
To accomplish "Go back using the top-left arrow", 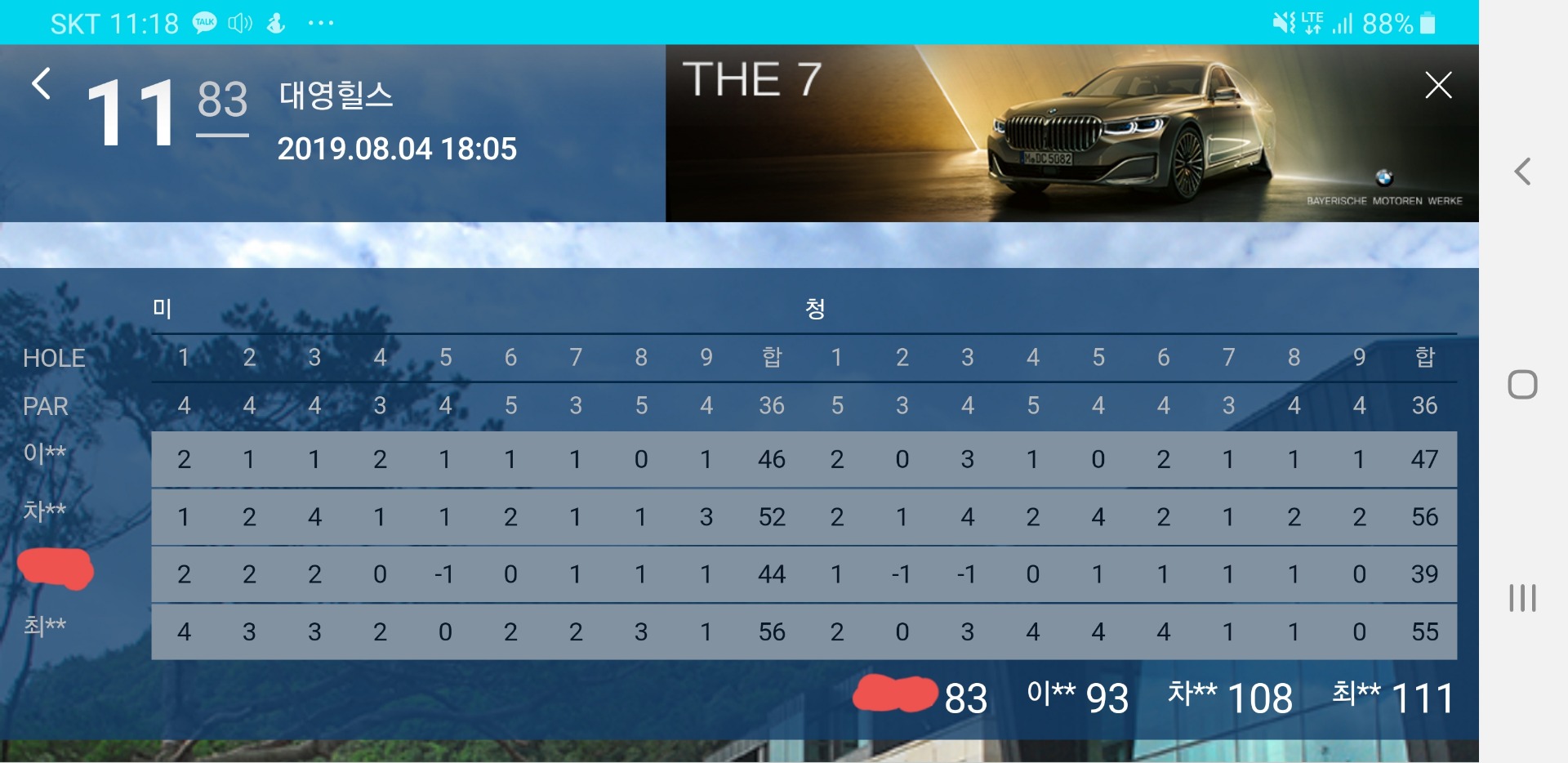I will point(41,83).
